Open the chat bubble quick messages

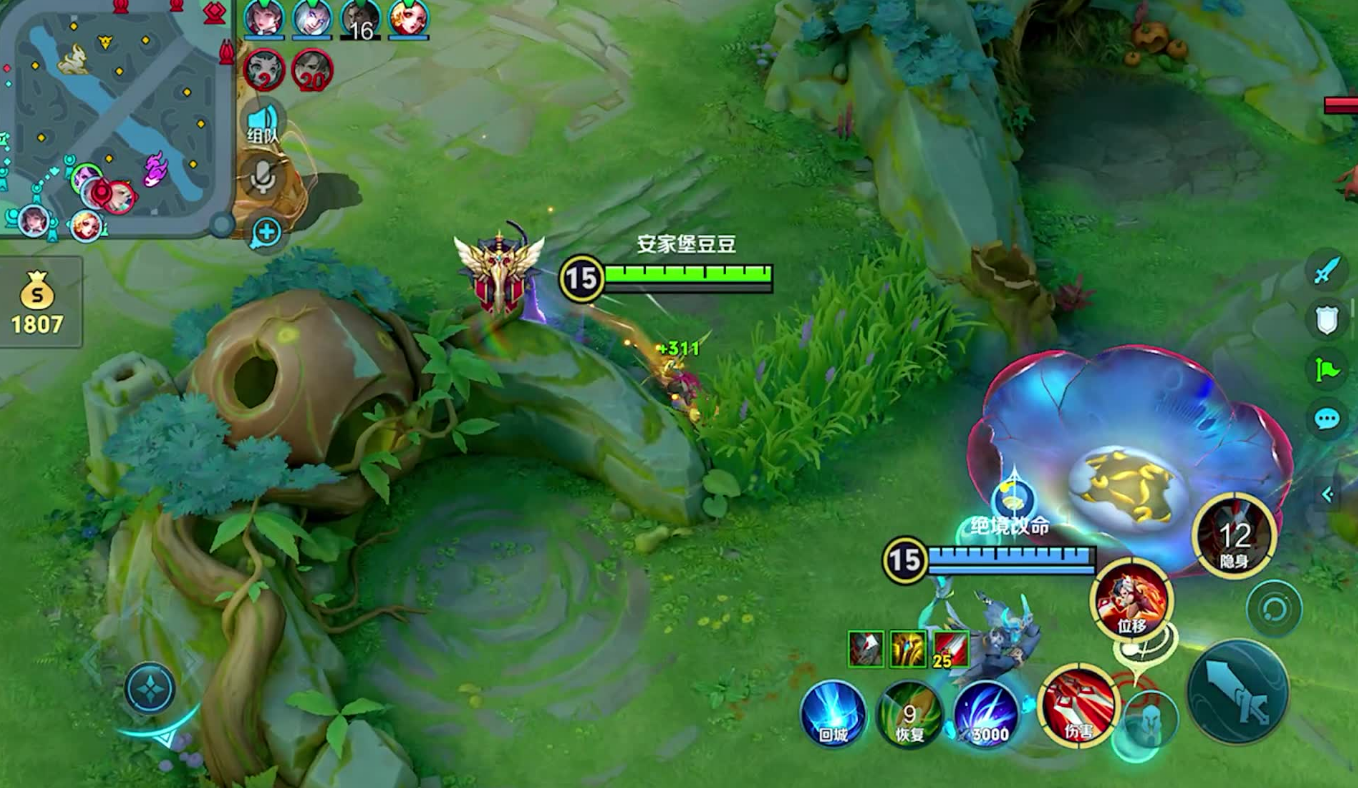pyautogui.click(x=1327, y=419)
